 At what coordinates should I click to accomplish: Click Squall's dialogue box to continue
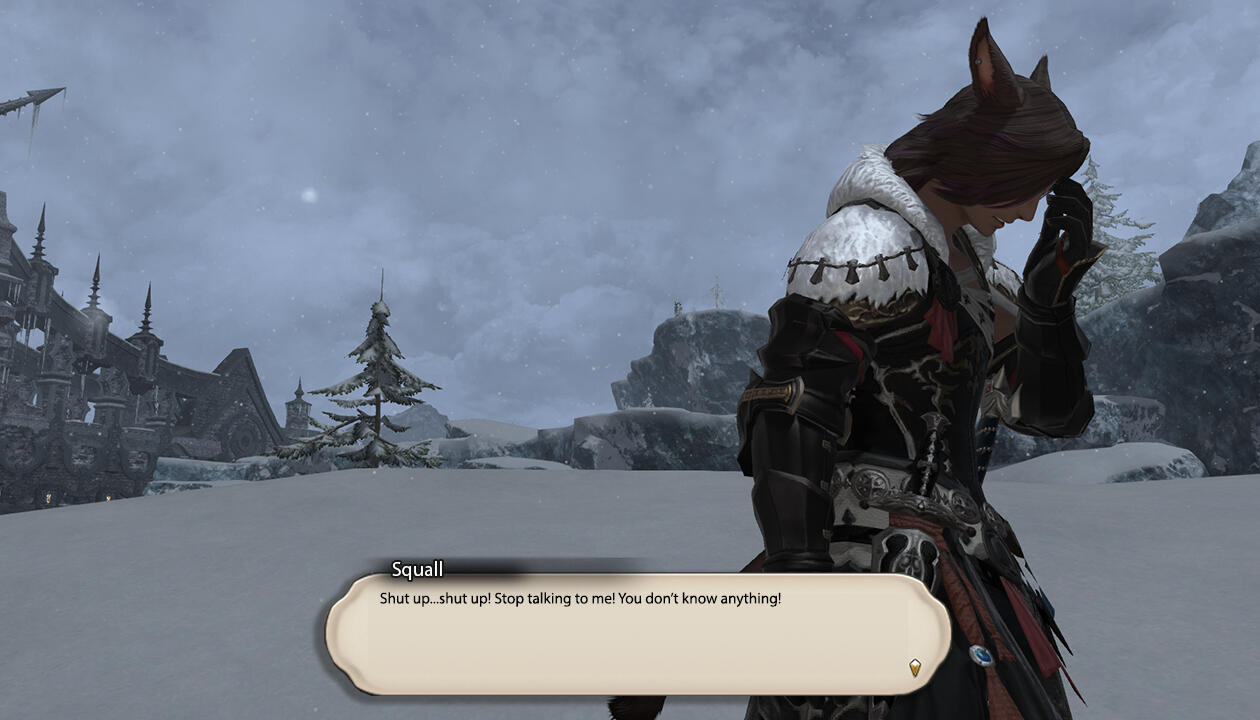637,634
